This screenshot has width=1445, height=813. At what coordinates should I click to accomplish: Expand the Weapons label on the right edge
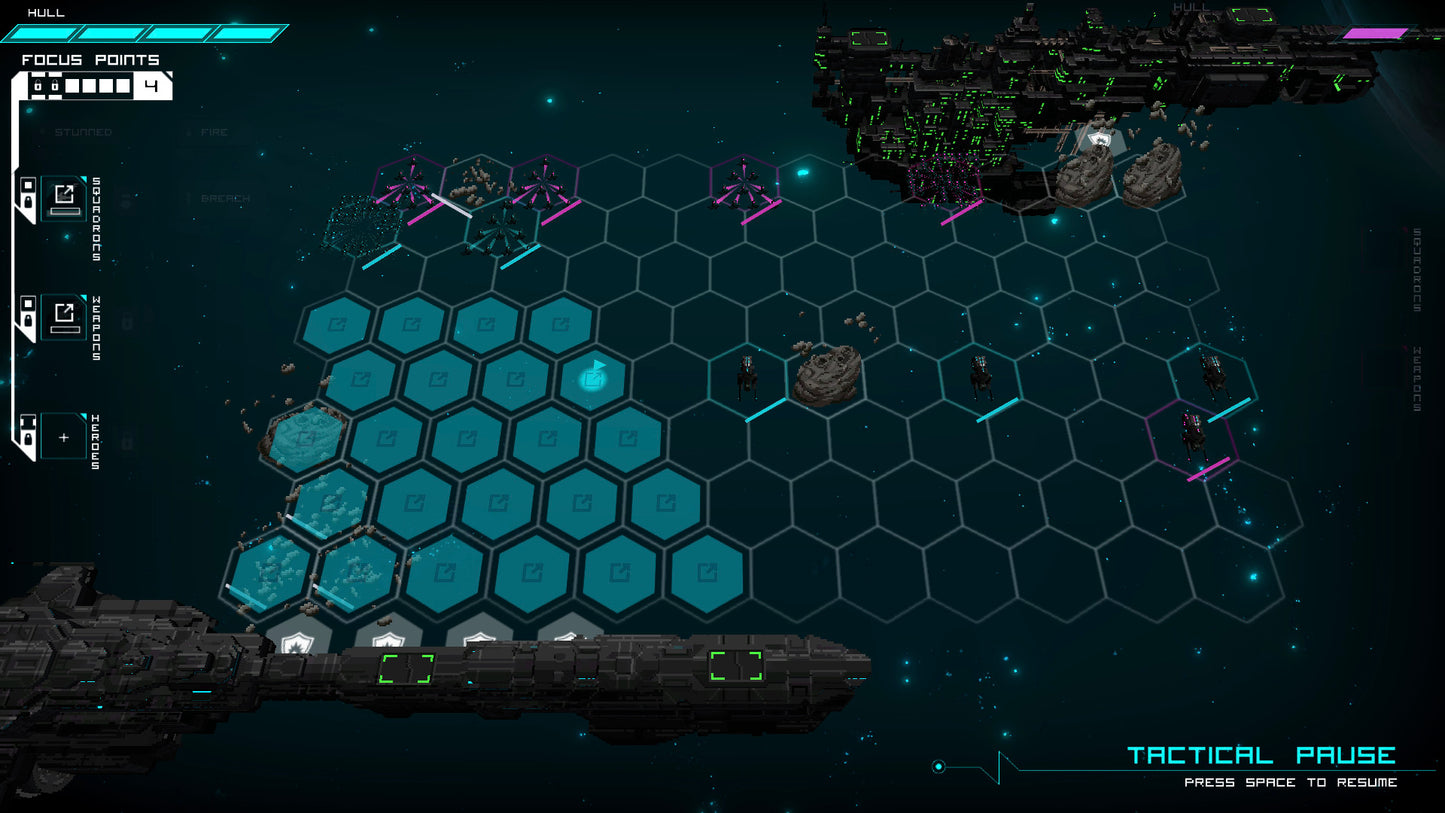1416,378
